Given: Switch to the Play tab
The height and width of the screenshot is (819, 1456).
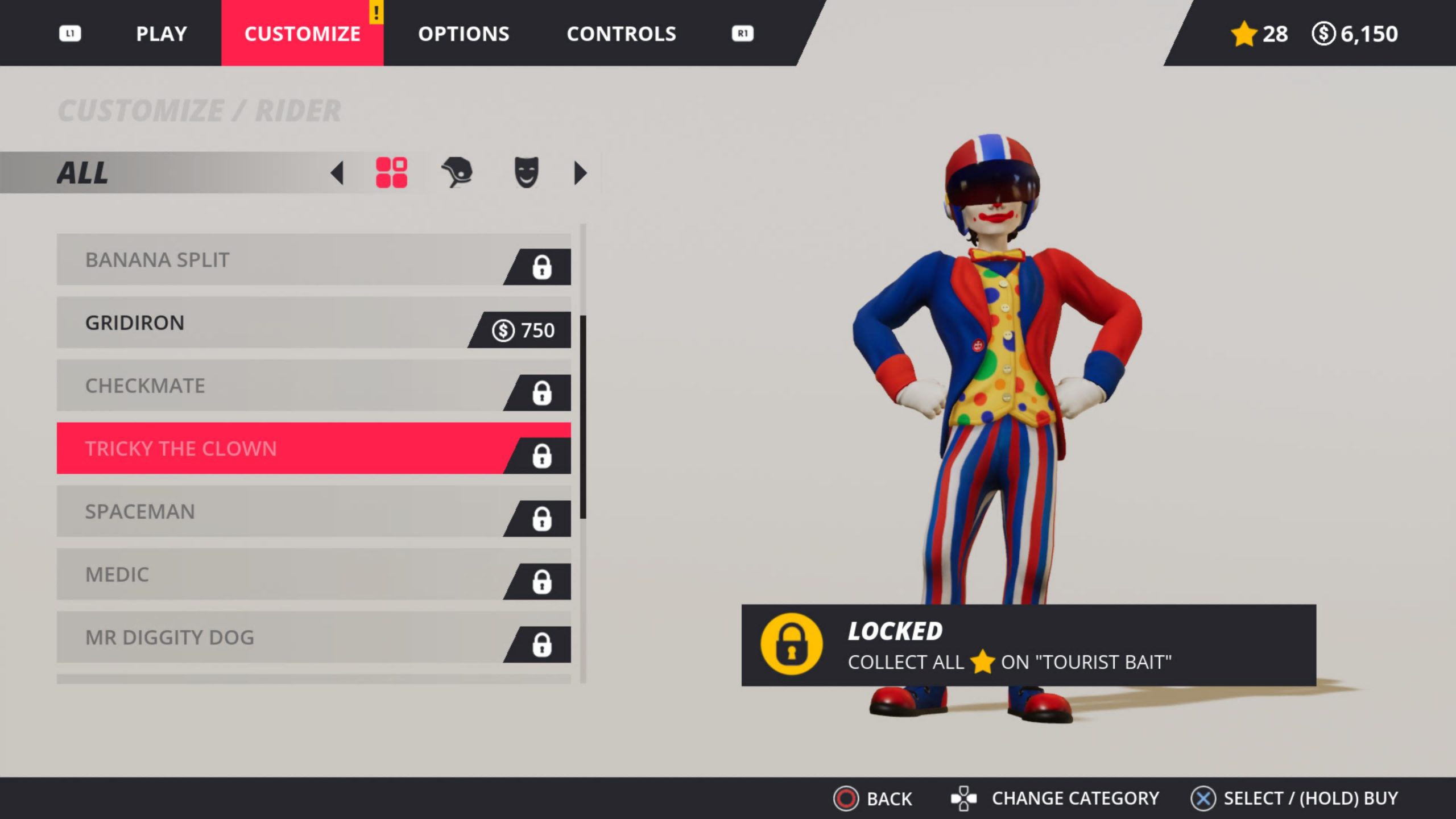Looking at the screenshot, I should coord(162,34).
